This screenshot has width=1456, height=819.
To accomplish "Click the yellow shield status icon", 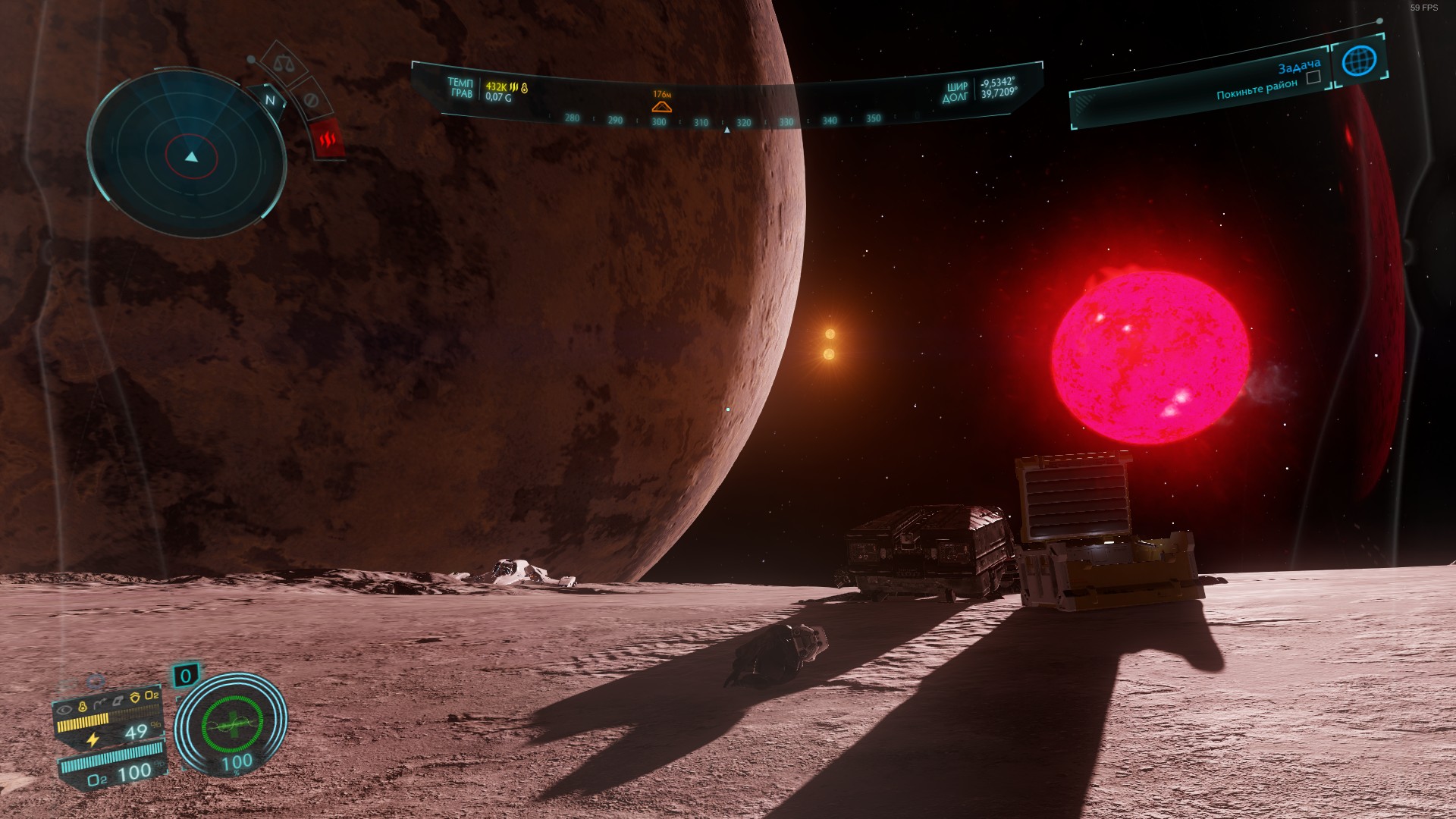I will (134, 698).
